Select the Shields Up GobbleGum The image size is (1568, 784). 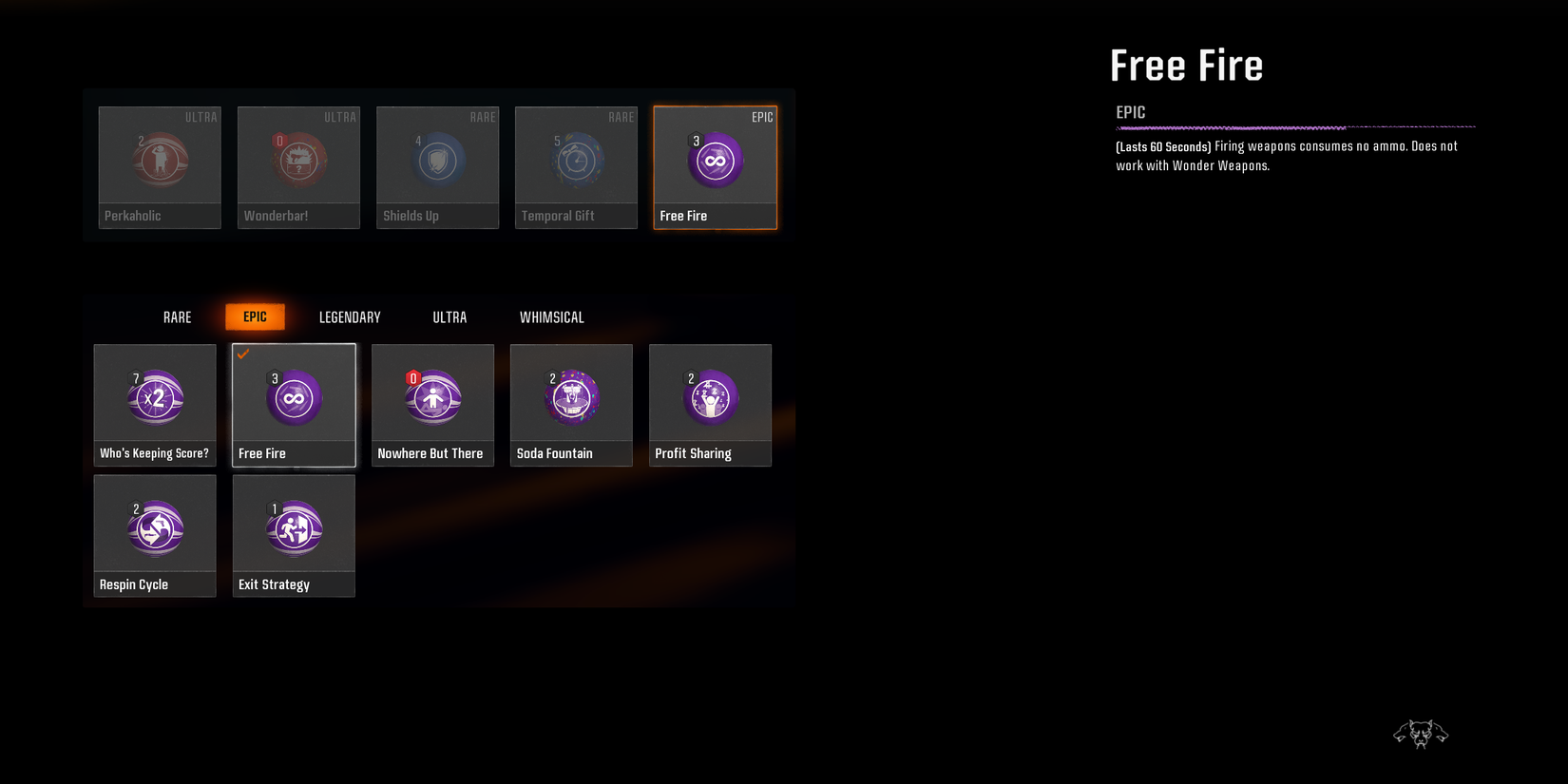point(436,167)
